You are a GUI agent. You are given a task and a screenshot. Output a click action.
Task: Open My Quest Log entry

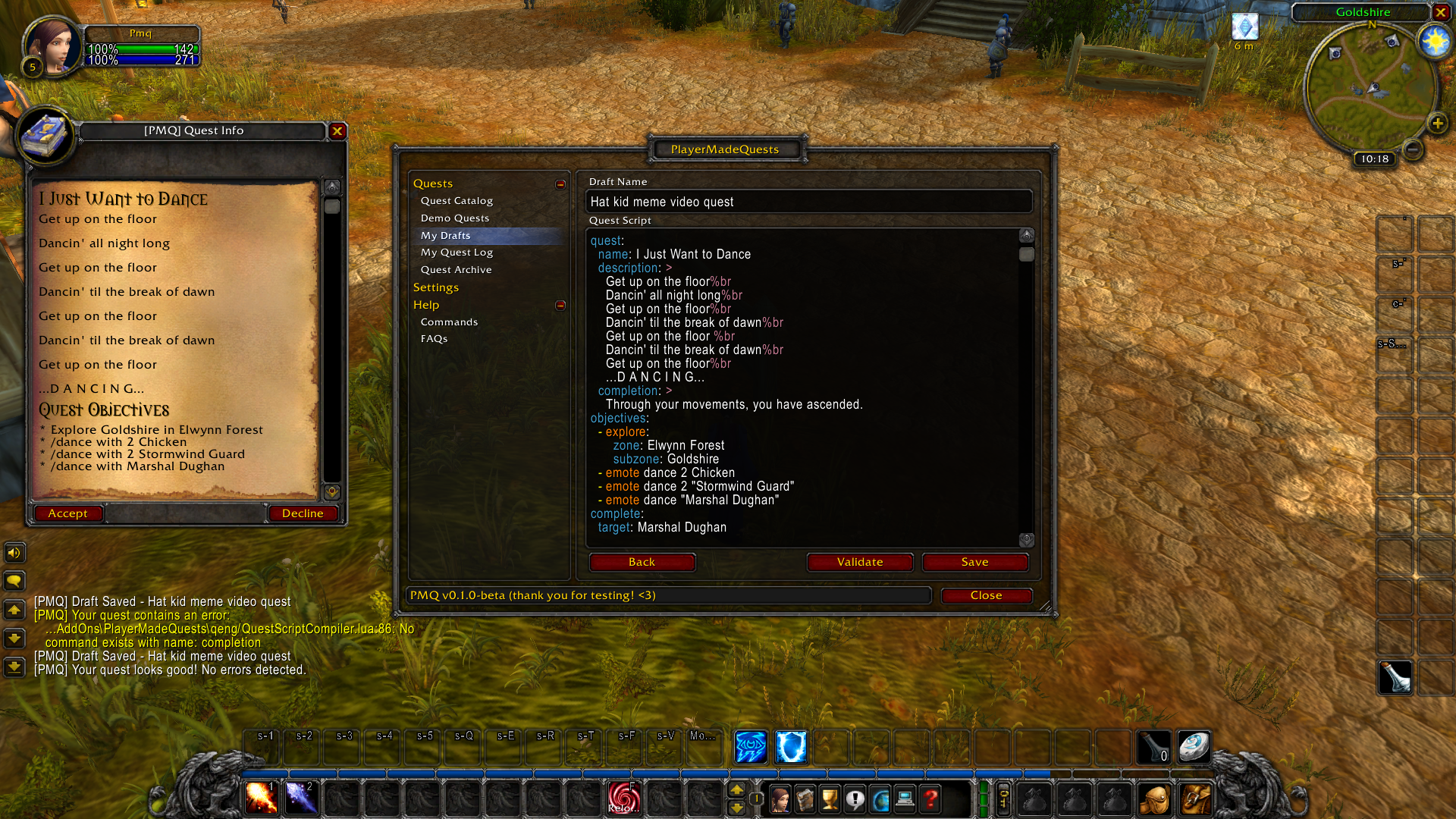coord(457,253)
